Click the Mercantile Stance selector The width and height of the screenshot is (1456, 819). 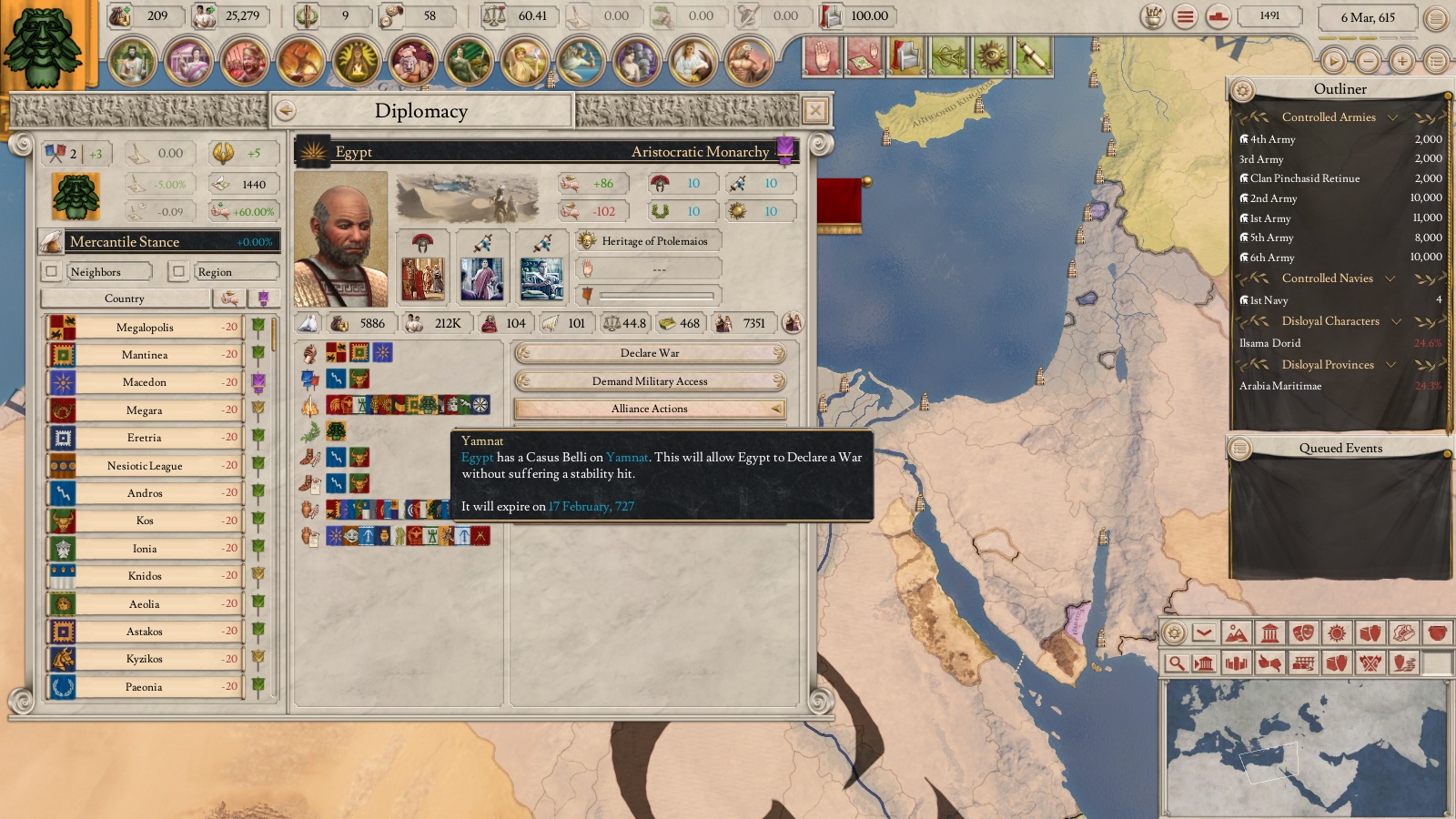(x=159, y=242)
